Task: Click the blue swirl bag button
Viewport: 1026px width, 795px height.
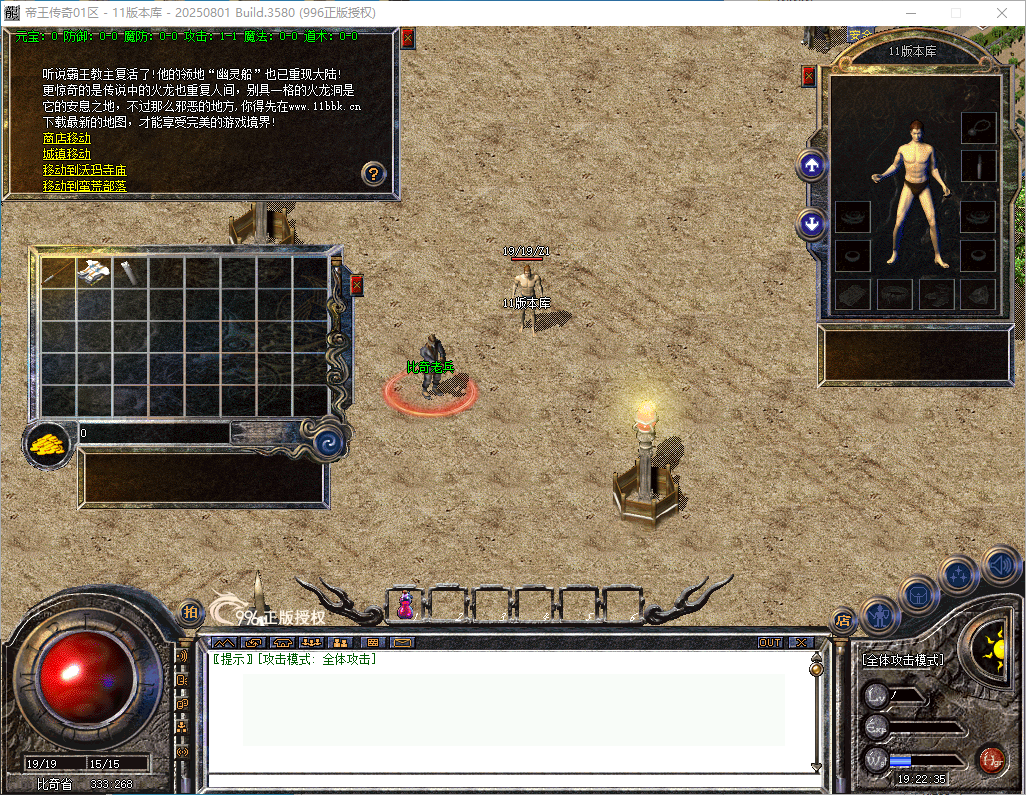Action: (327, 441)
